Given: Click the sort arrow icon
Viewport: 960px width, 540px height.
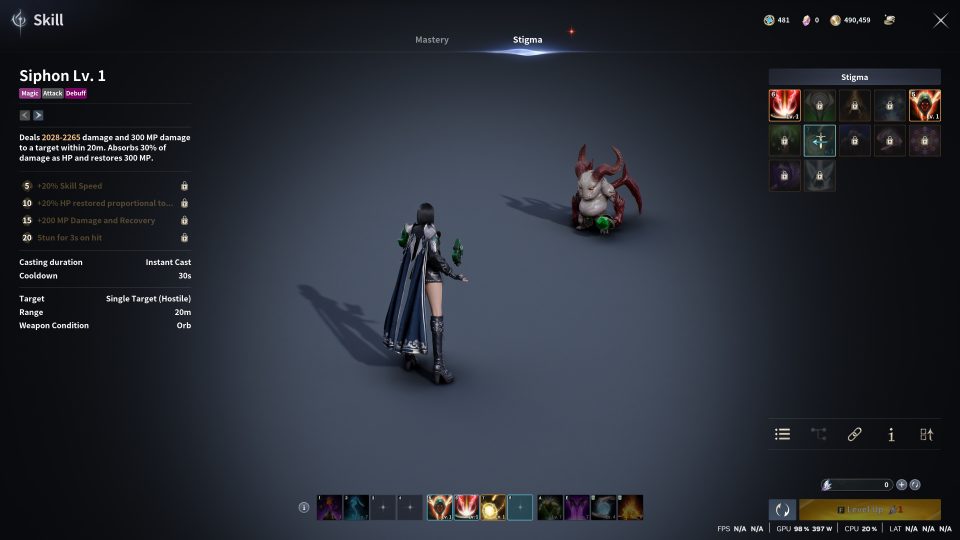Looking at the screenshot, I should (x=926, y=434).
